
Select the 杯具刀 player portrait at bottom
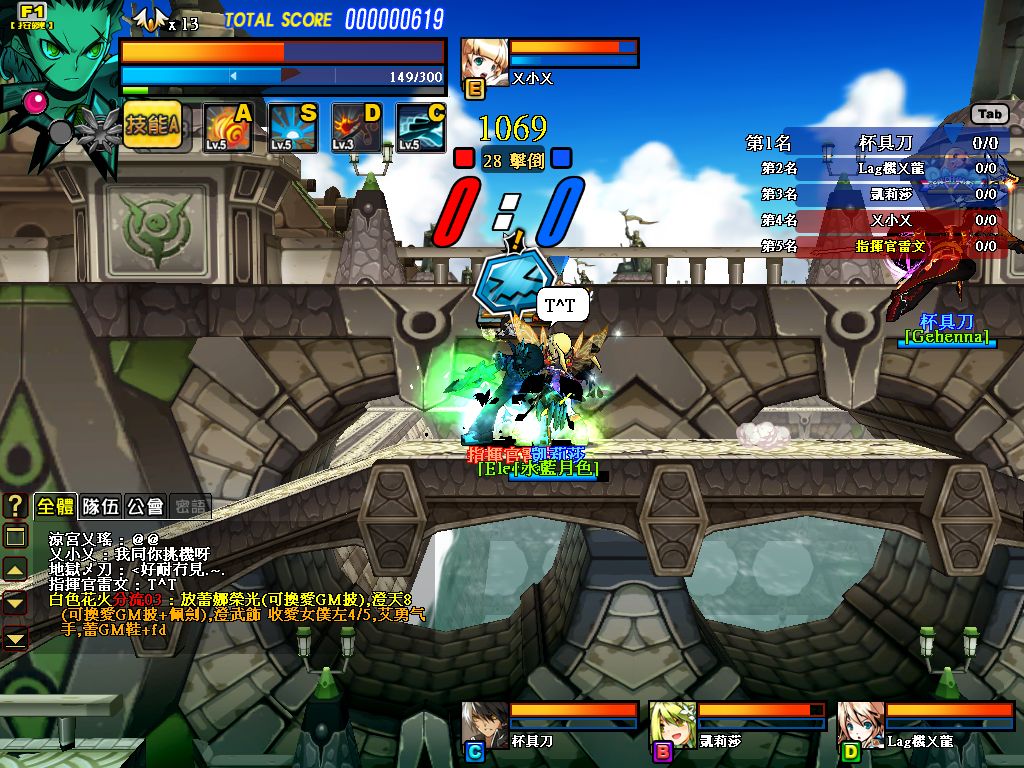[x=485, y=725]
